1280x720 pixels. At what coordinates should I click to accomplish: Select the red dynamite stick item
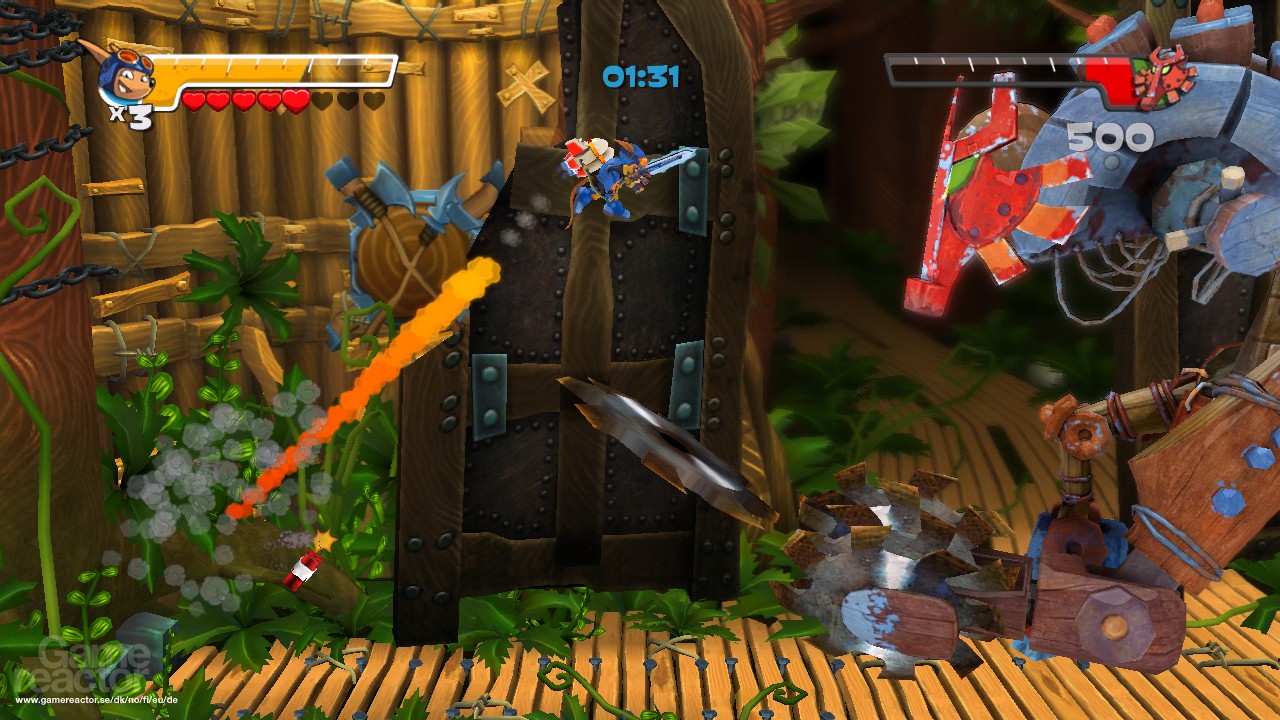(302, 568)
